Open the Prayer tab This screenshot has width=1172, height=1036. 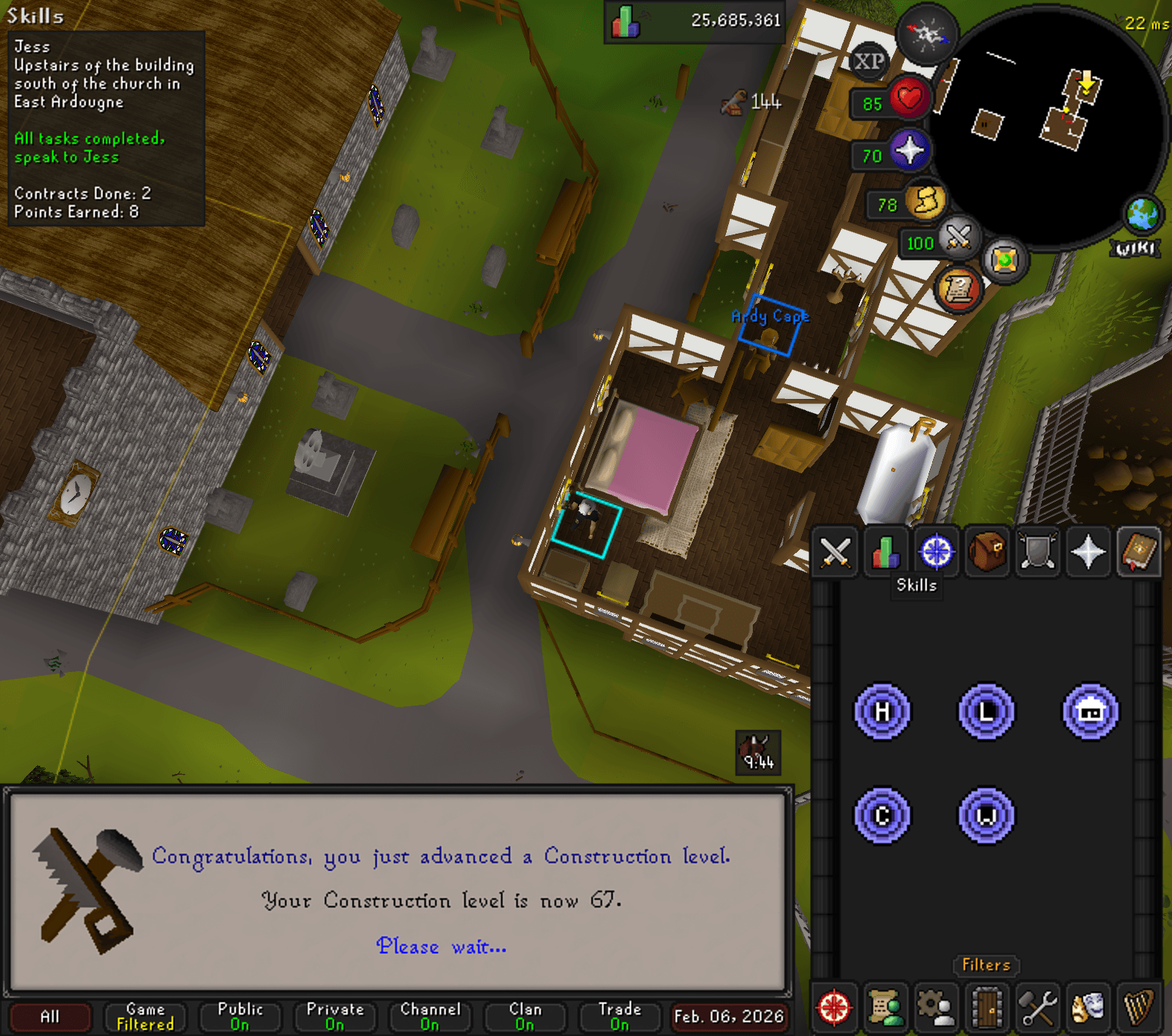click(x=1089, y=552)
